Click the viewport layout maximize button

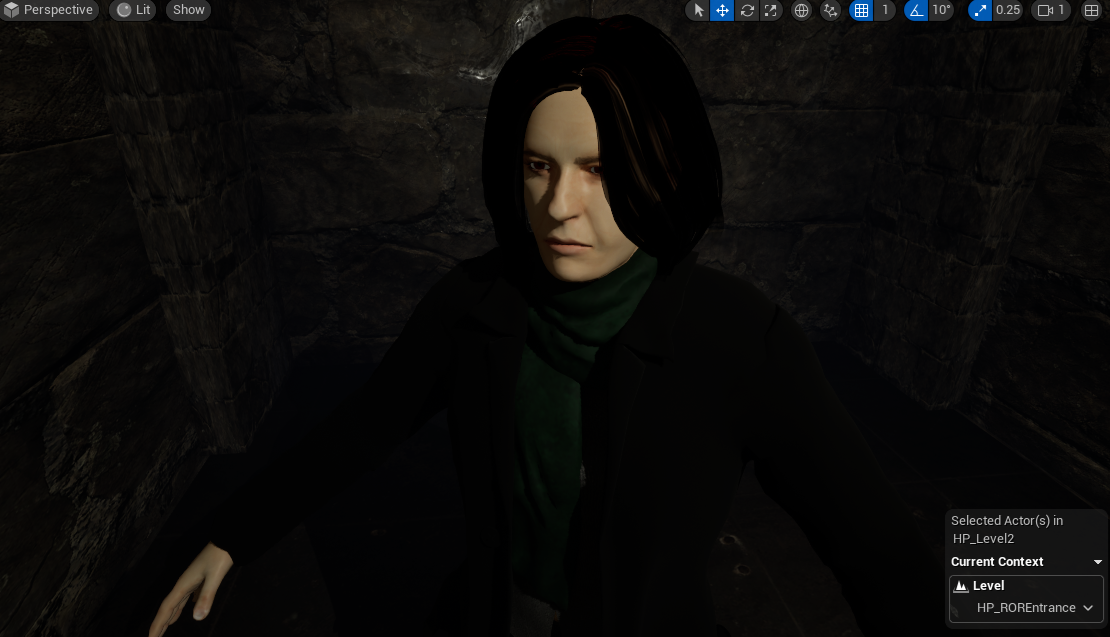pyautogui.click(x=1091, y=10)
